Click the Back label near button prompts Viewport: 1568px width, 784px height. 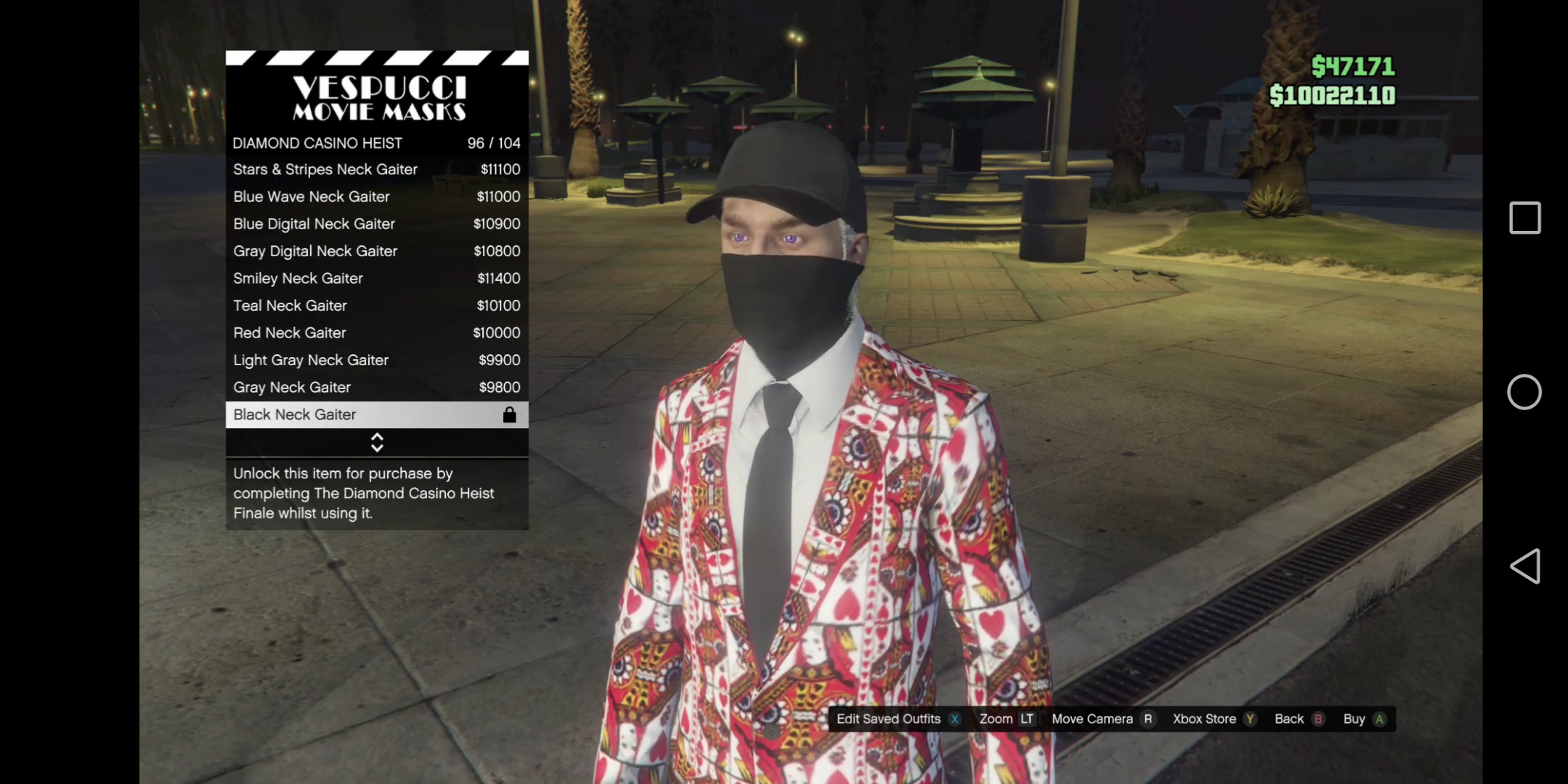click(x=1289, y=719)
